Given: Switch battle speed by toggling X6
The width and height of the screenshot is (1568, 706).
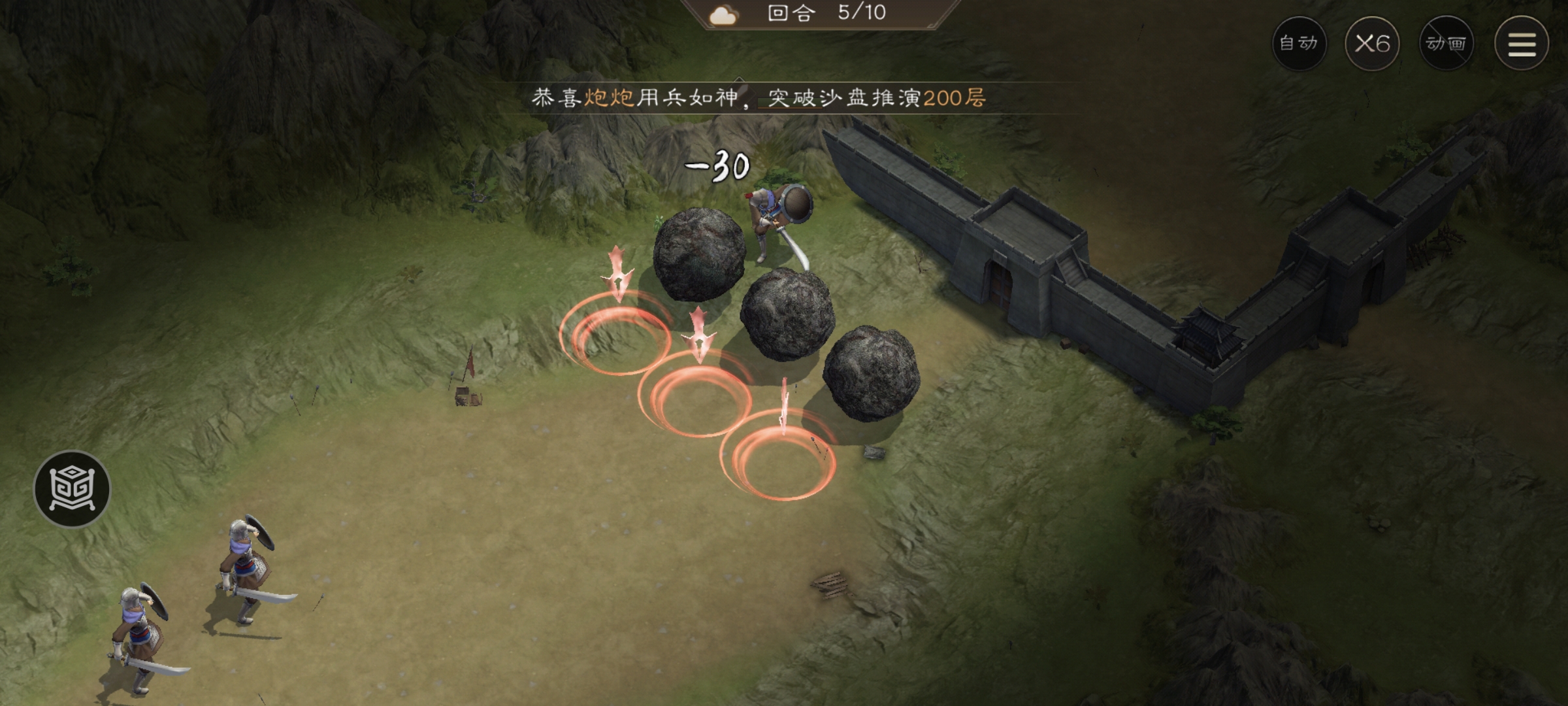Looking at the screenshot, I should [1373, 42].
